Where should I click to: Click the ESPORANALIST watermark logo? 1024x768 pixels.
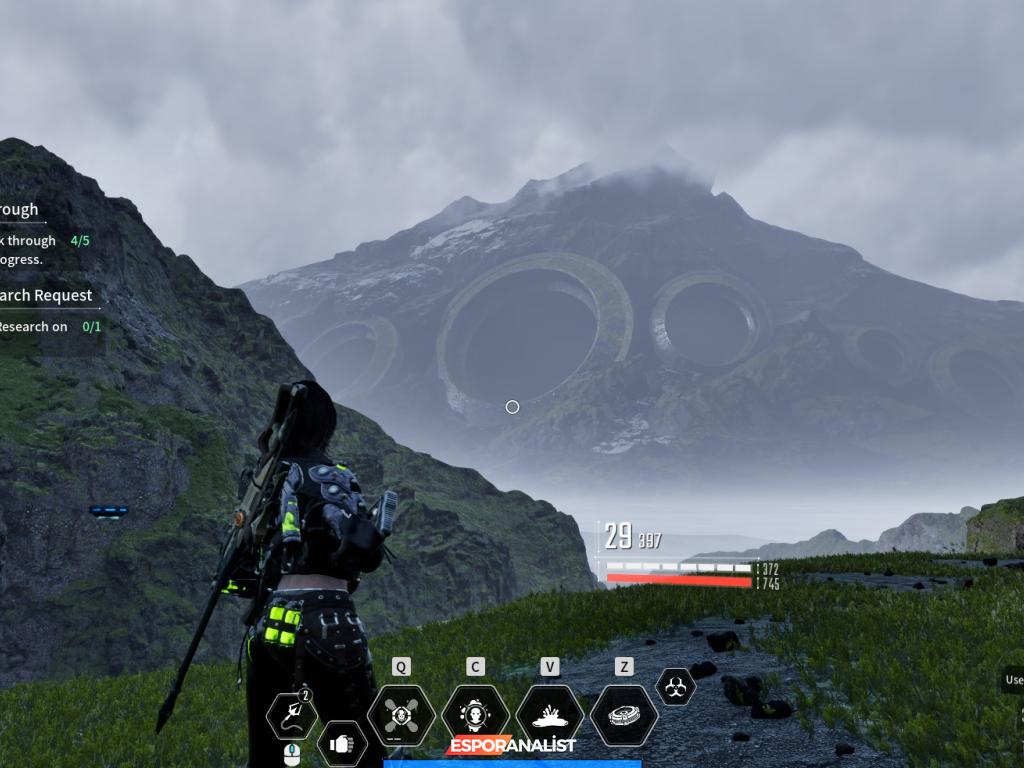point(512,745)
